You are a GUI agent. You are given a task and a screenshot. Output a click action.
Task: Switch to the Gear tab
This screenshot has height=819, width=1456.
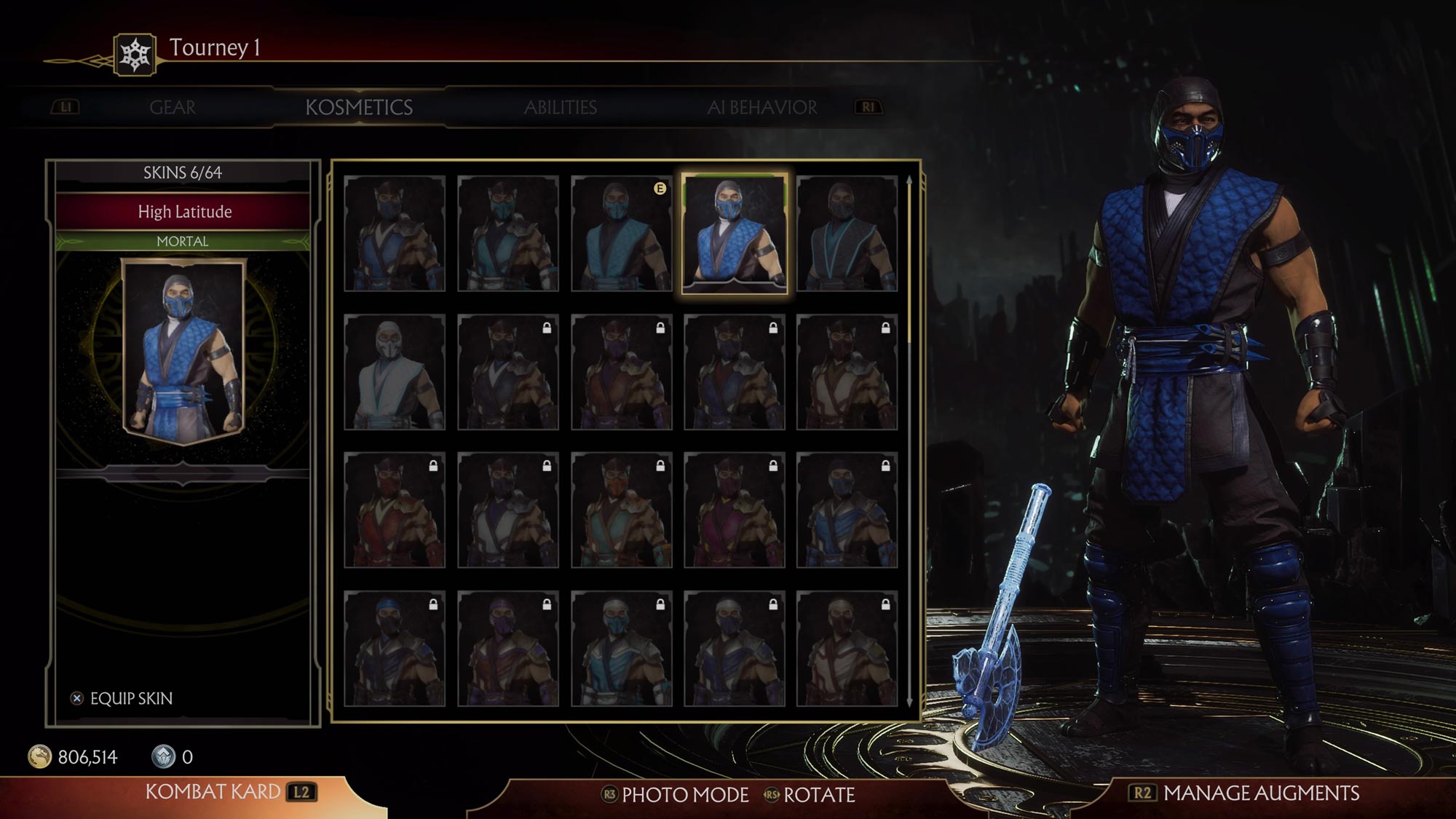click(x=173, y=108)
